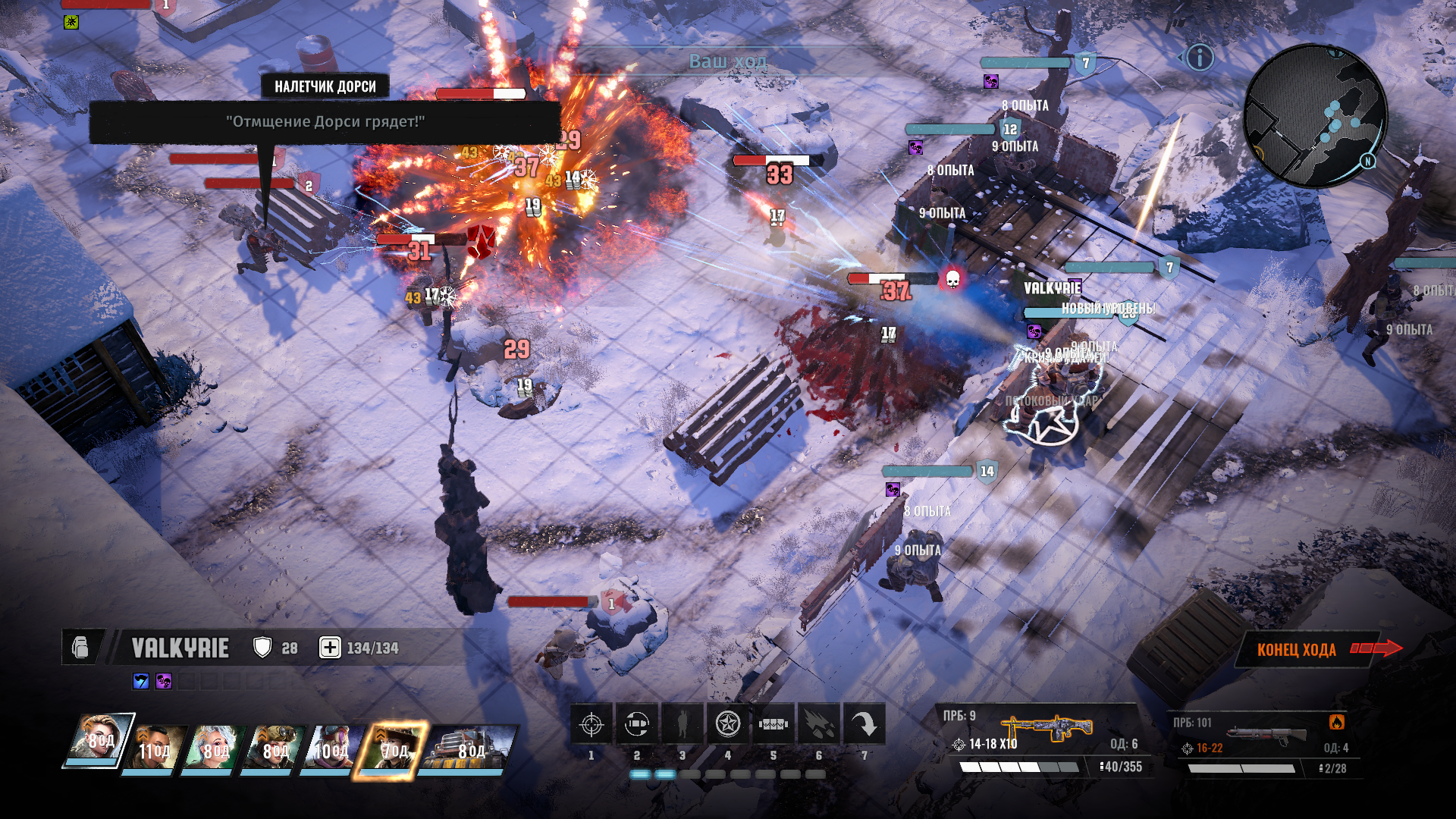Click the purple status effect icon under Valkyrie
This screenshot has height=819, width=1456.
click(x=164, y=681)
